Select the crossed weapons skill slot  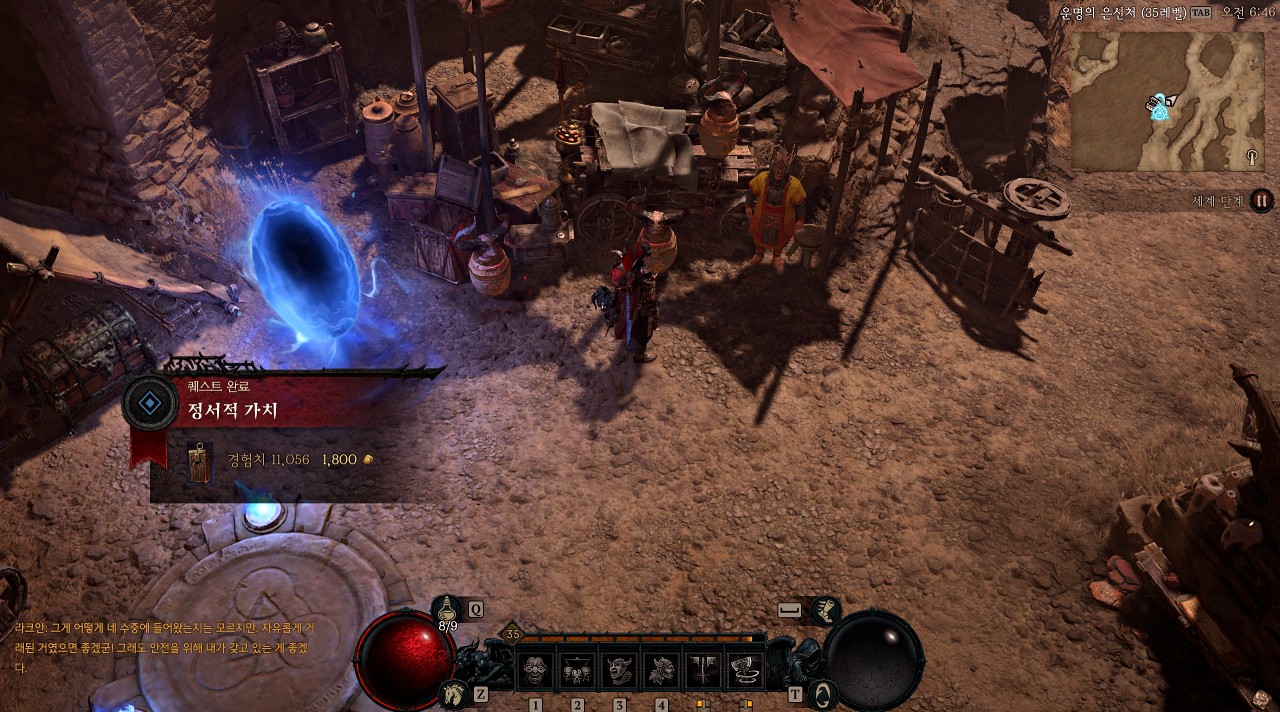point(703,670)
